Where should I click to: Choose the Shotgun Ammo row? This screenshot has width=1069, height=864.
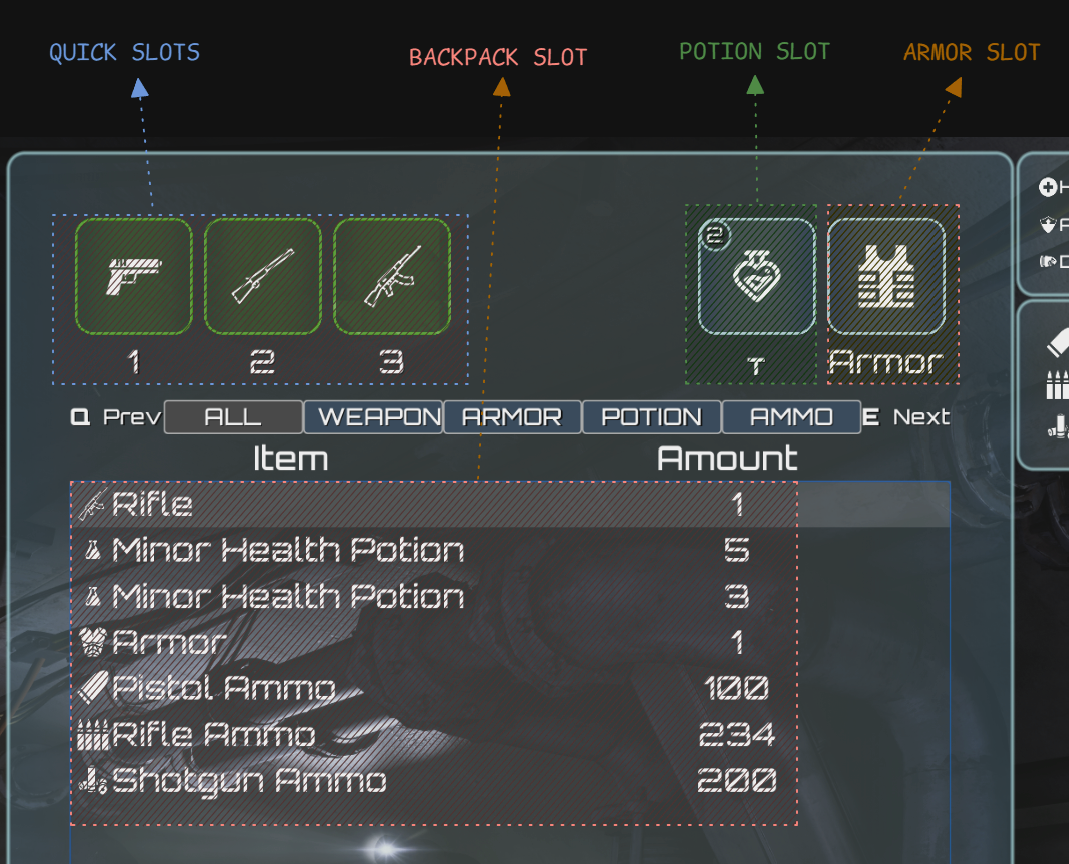coord(434,780)
